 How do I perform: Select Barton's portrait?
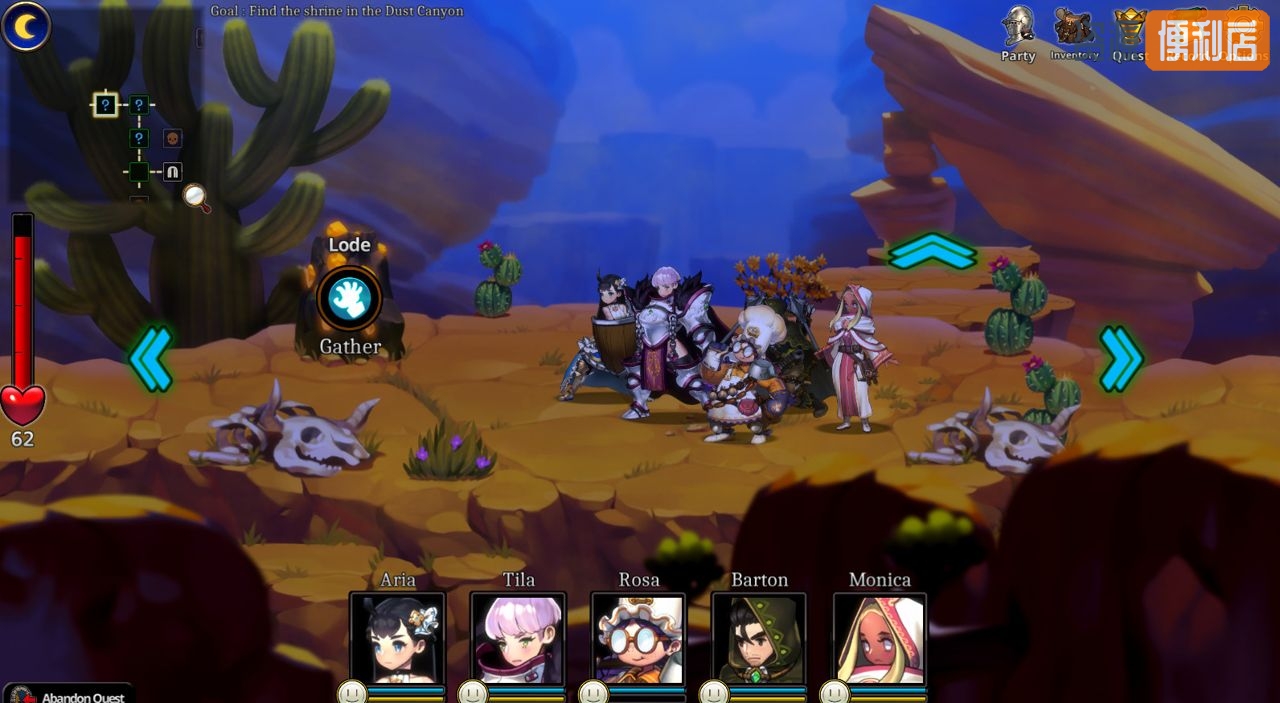pyautogui.click(x=759, y=639)
